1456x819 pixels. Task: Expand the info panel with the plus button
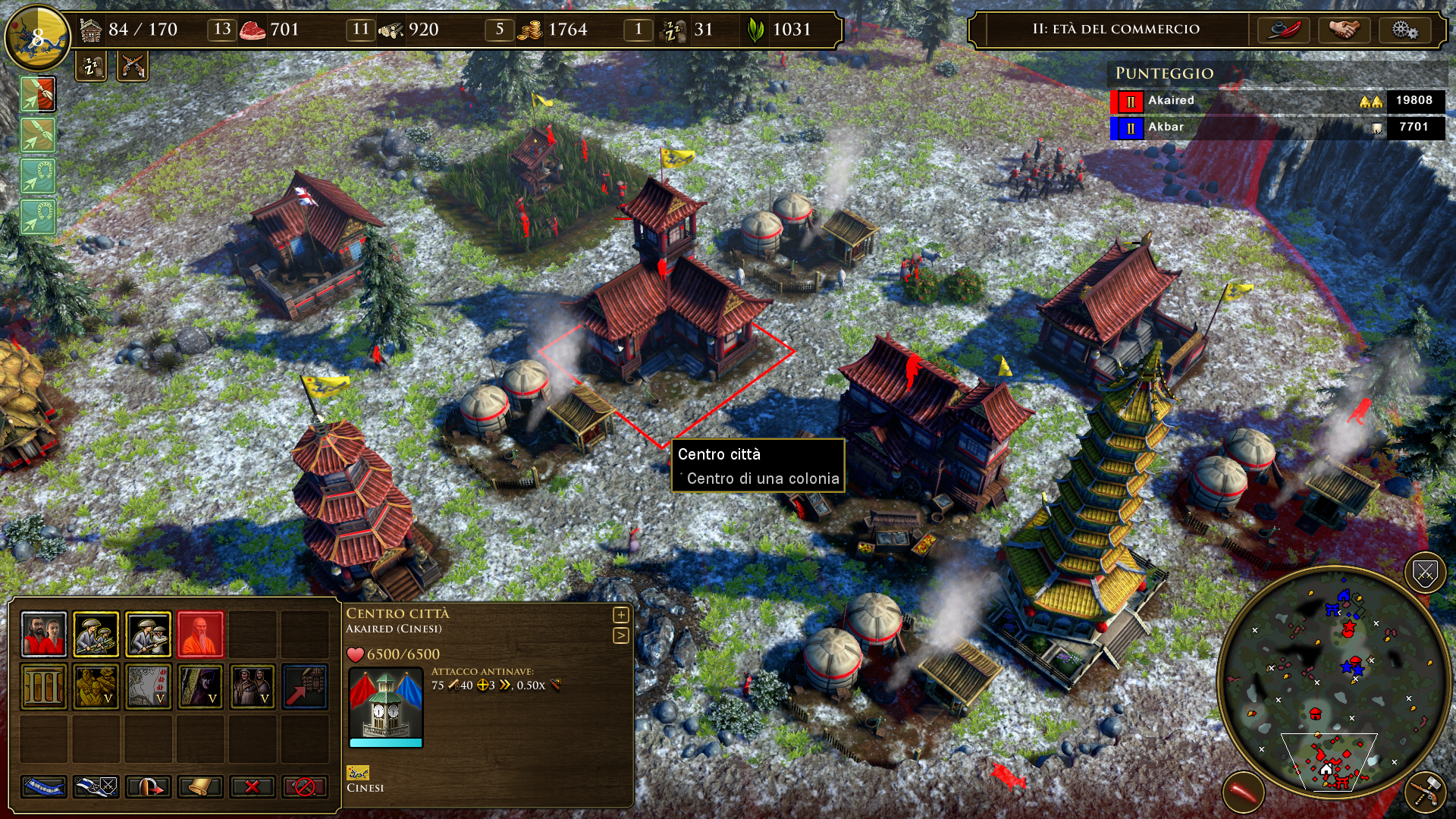pyautogui.click(x=620, y=616)
